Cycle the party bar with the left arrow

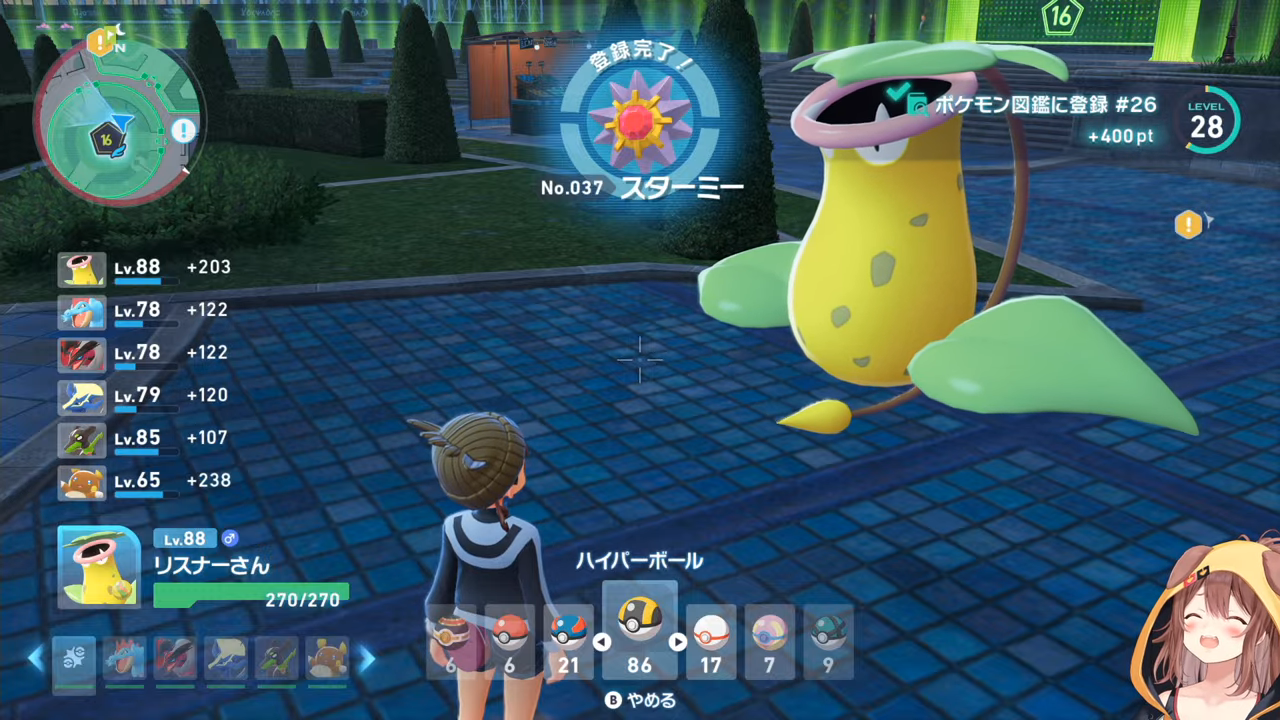(36, 658)
